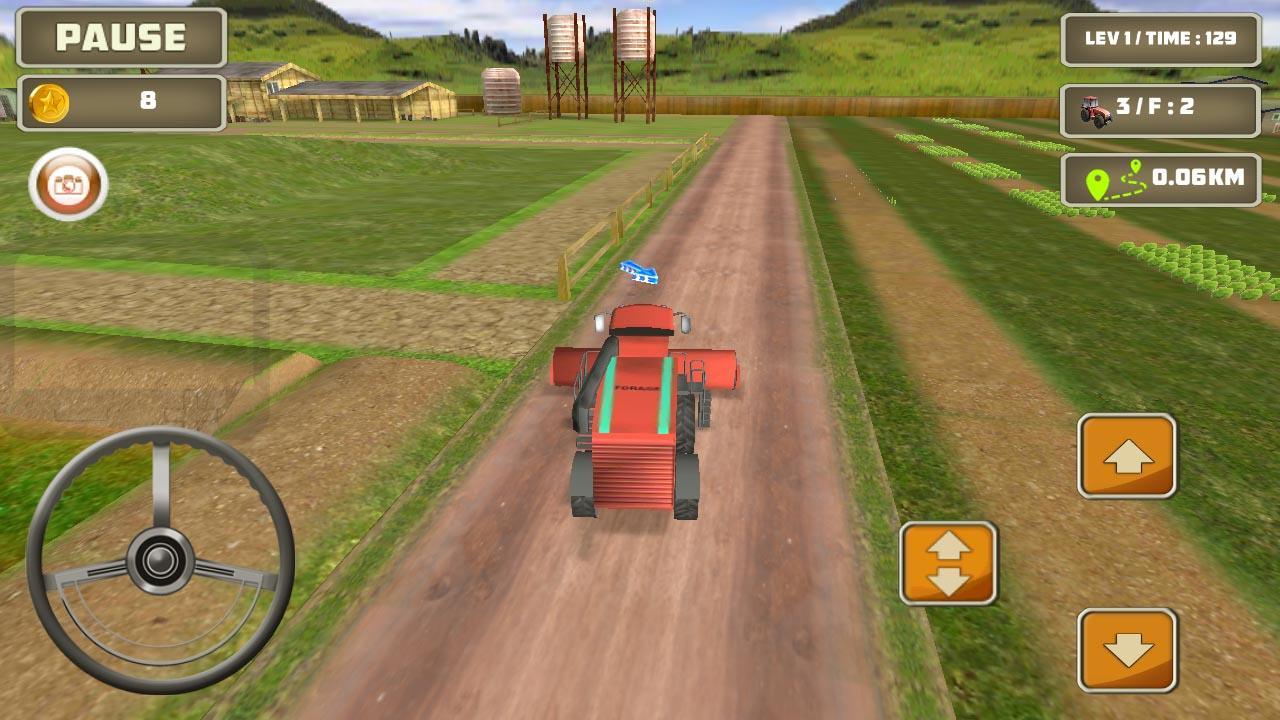Open the PAUSE menu
Viewport: 1280px width, 720px height.
click(118, 40)
